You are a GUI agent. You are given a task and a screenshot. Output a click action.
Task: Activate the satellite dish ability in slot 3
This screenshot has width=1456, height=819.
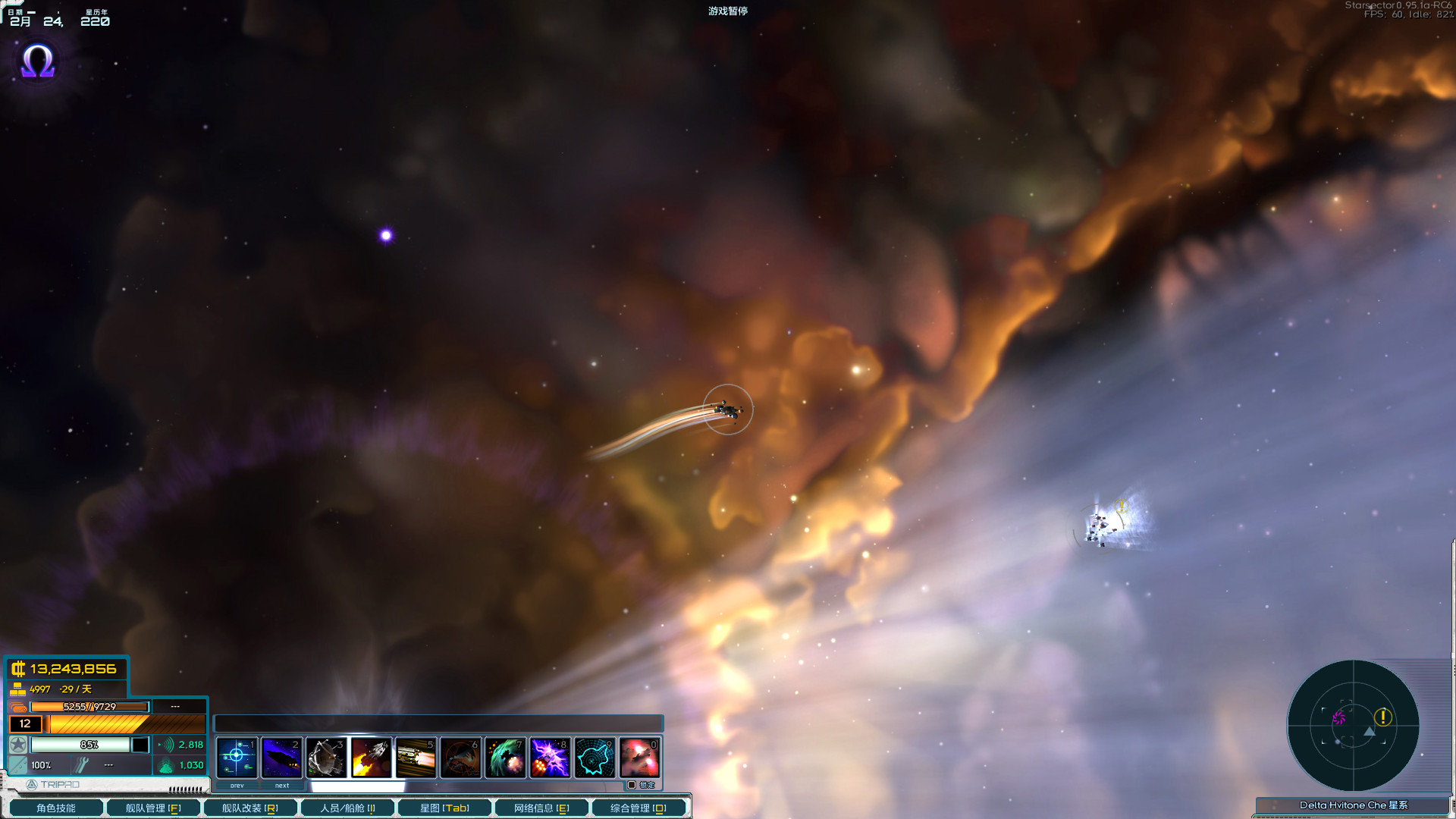(326, 757)
